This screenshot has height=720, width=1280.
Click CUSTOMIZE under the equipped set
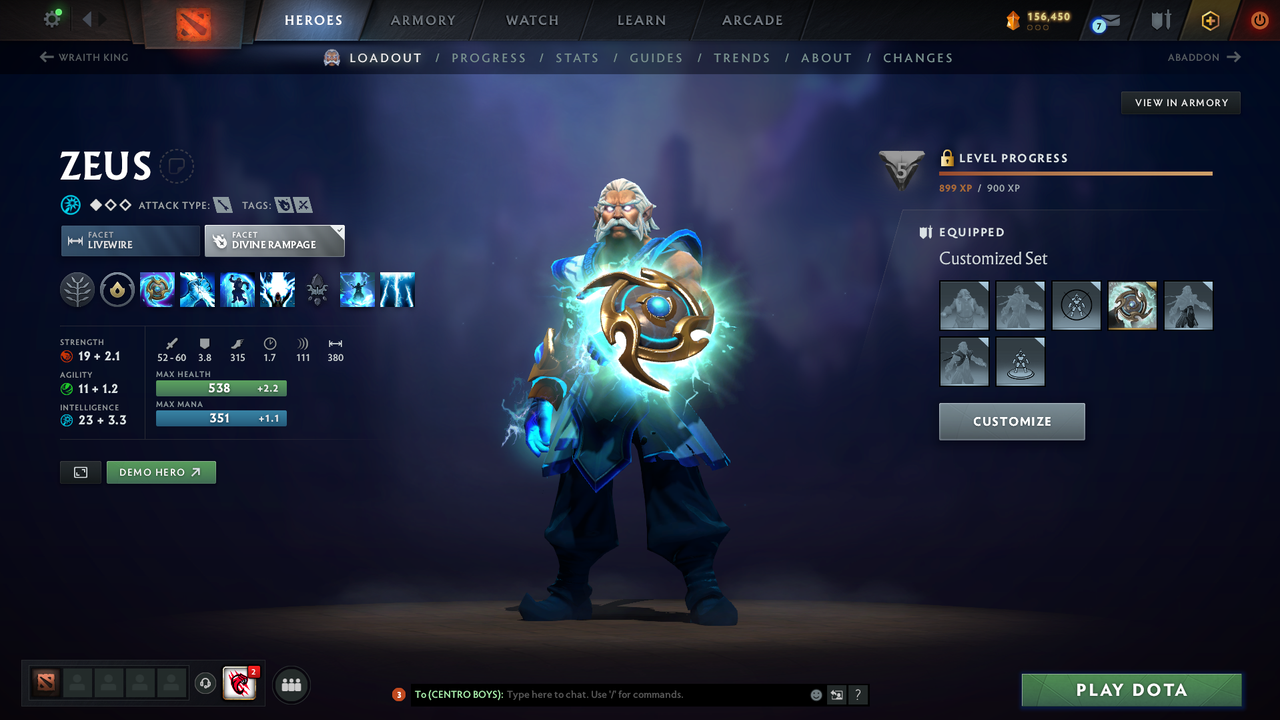point(1011,421)
